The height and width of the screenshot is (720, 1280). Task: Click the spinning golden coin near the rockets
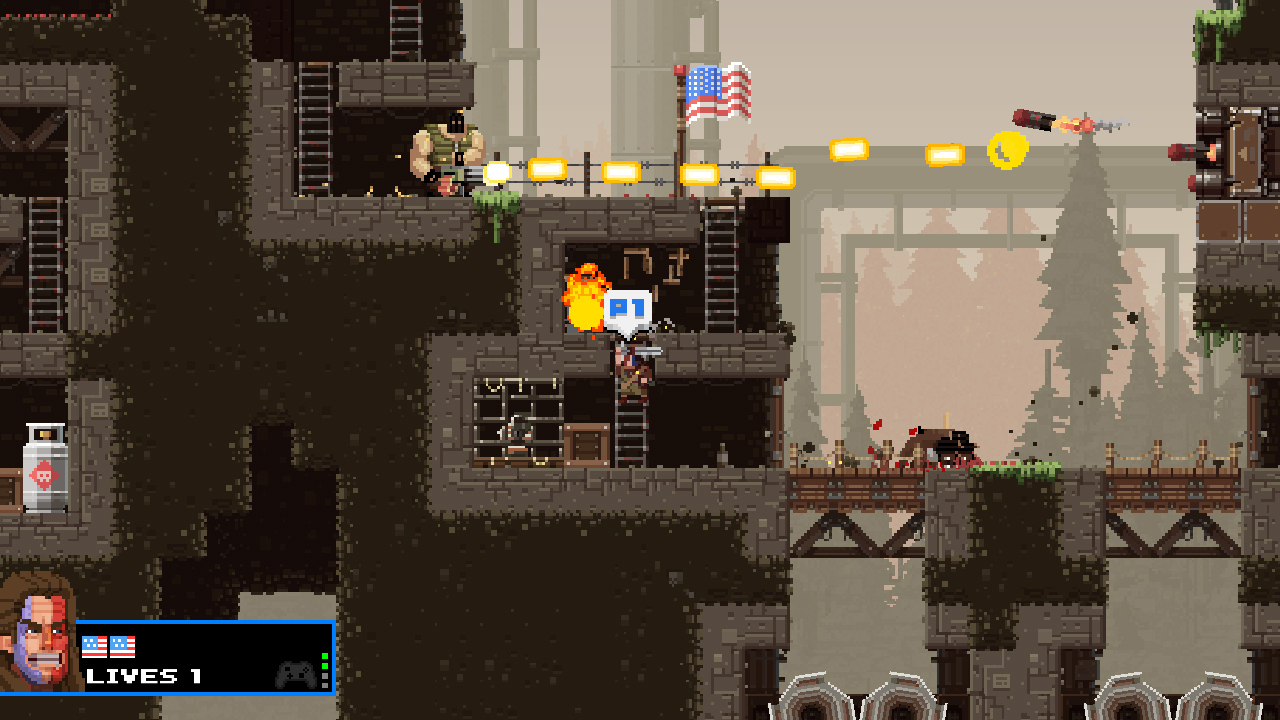click(1006, 150)
